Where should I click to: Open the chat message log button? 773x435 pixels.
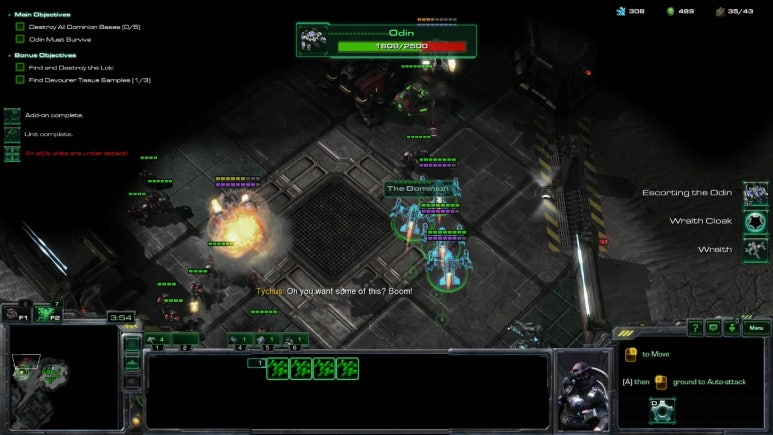[x=713, y=327]
